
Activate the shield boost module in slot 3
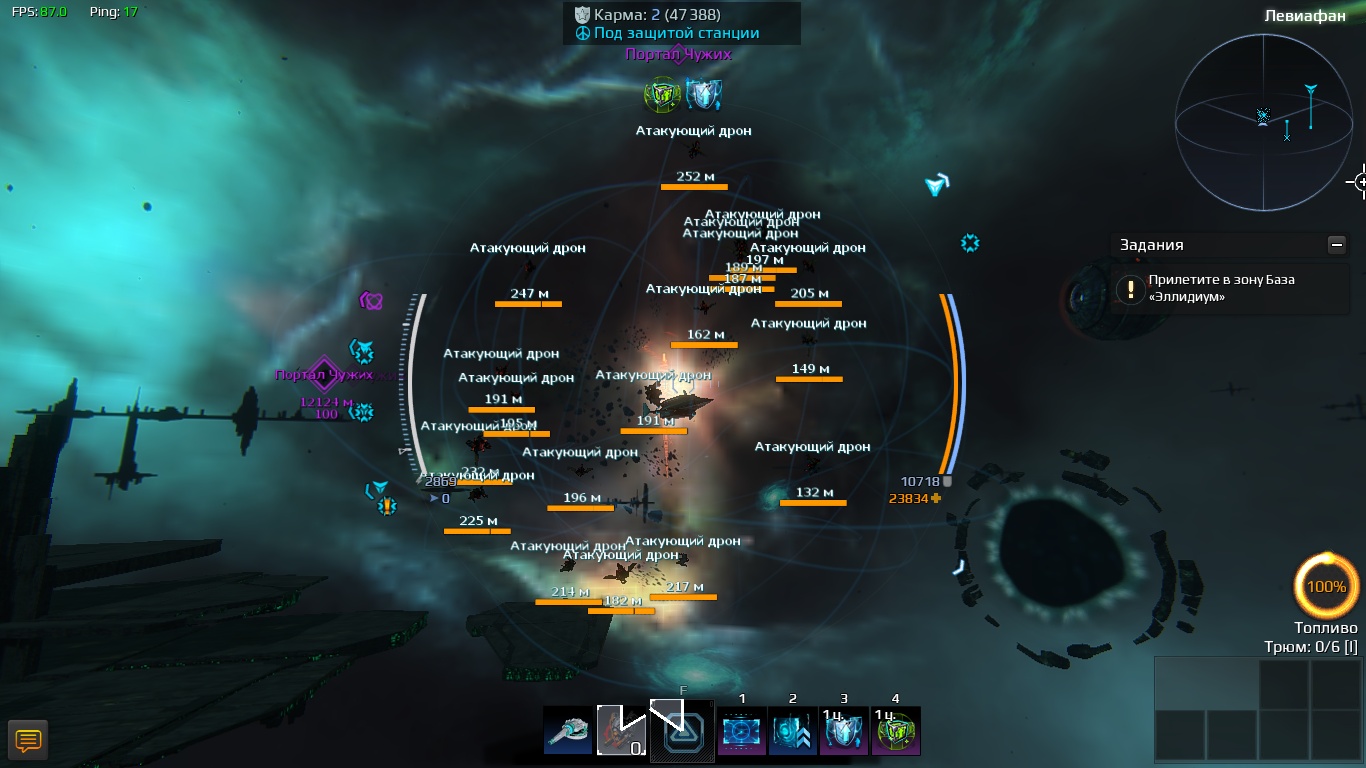click(844, 731)
